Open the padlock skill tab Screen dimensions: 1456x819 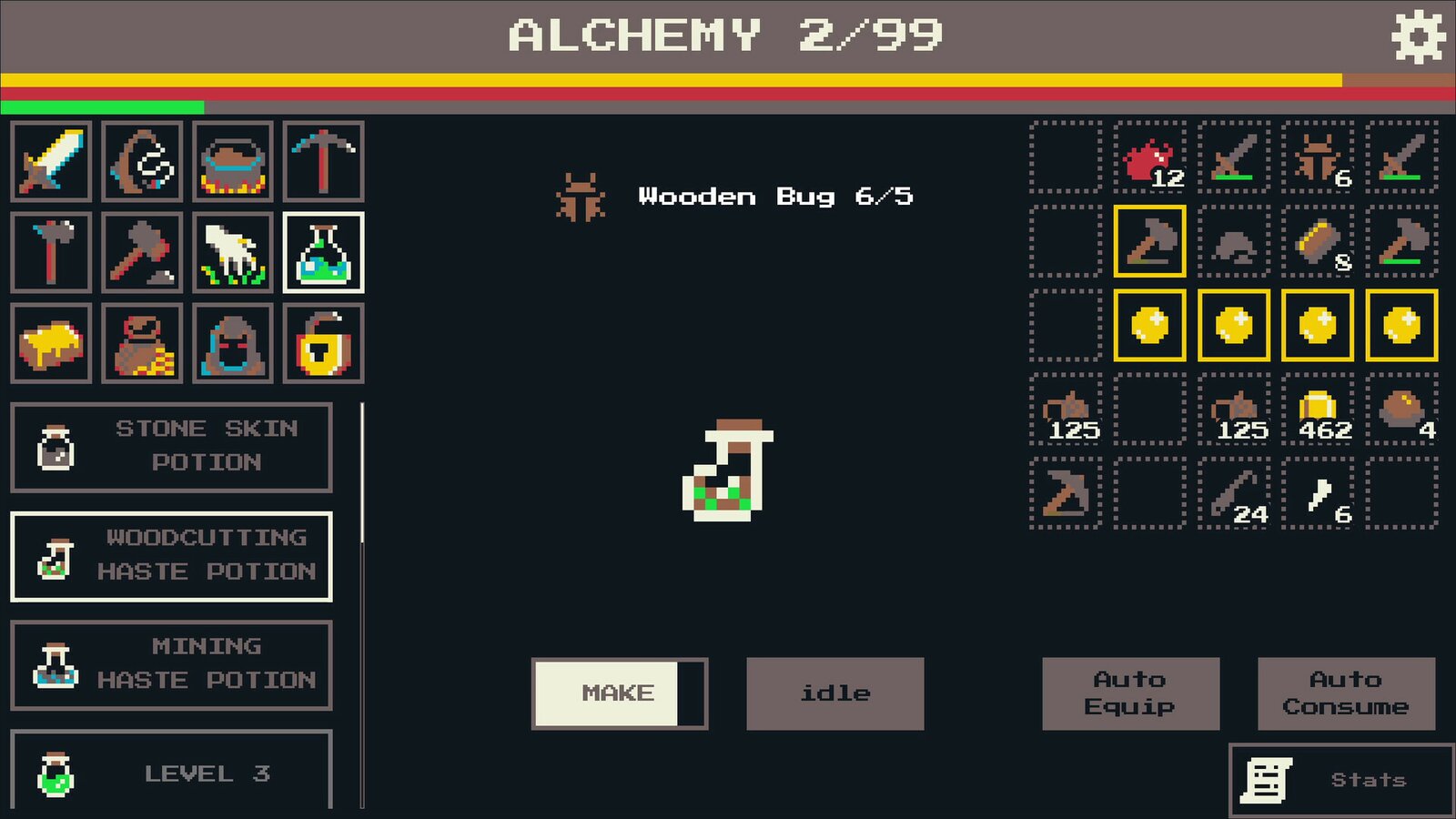pyautogui.click(x=323, y=343)
